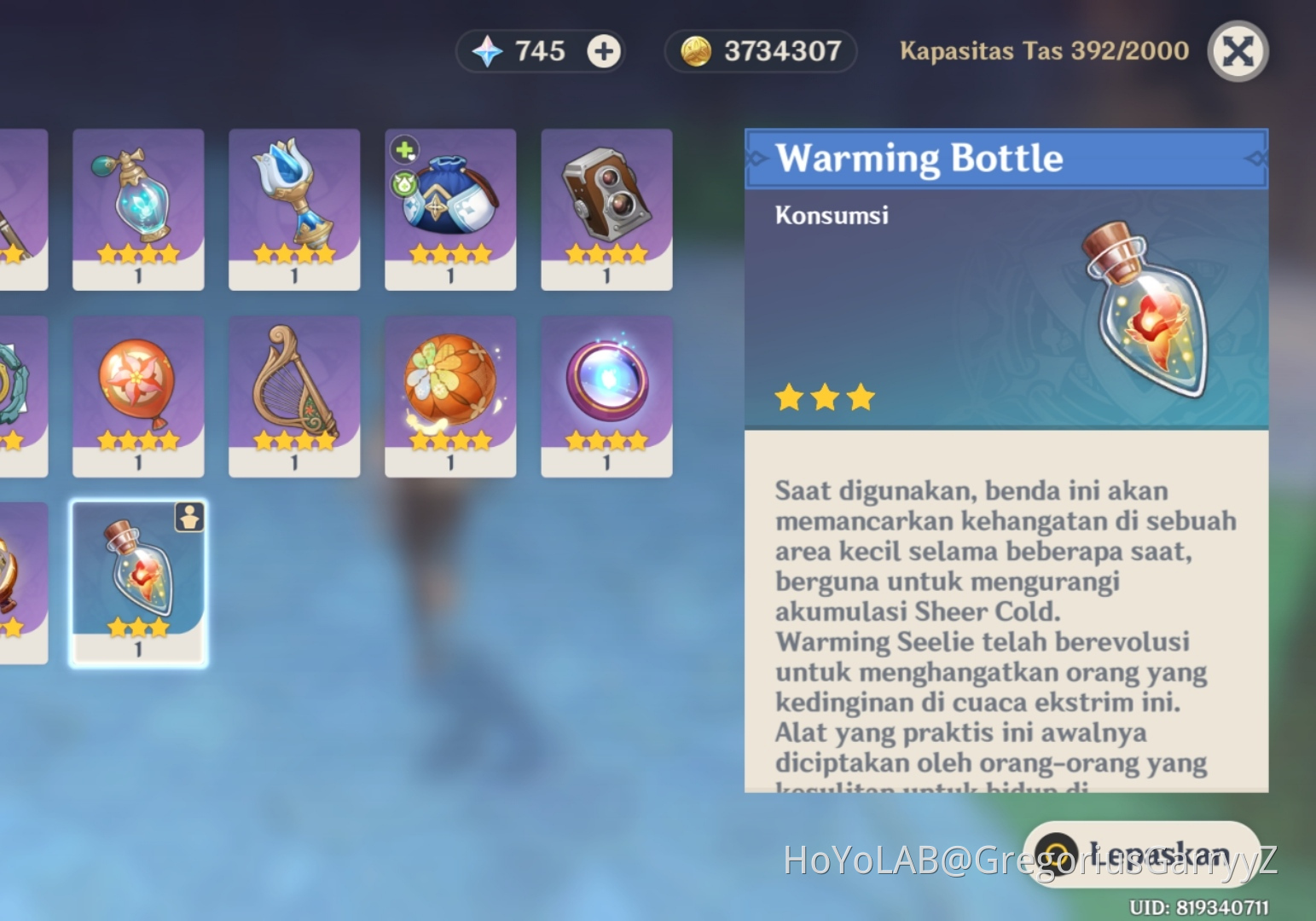Close the bag with the X button

pyautogui.click(x=1238, y=51)
